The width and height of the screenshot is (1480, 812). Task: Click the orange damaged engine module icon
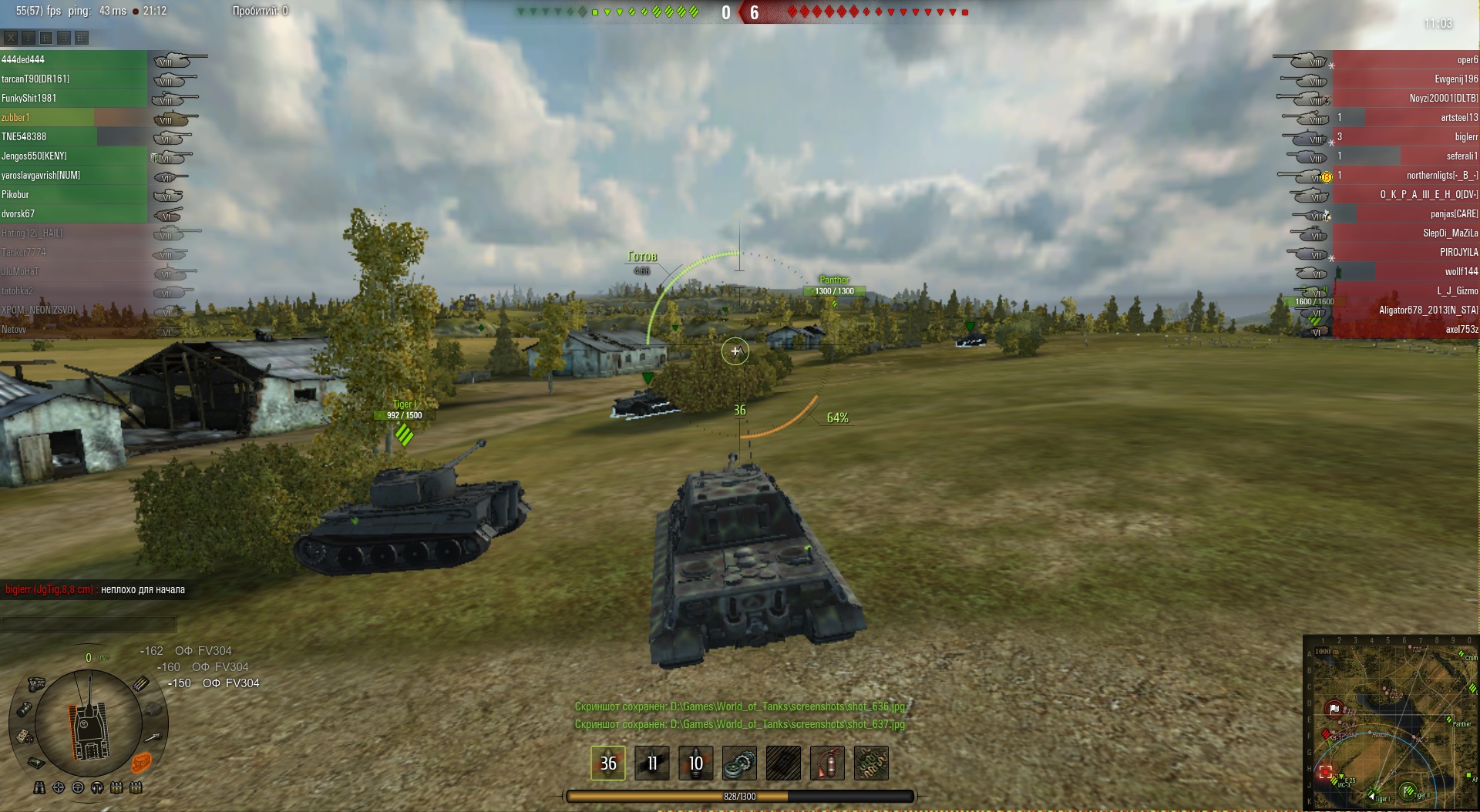pos(141,762)
